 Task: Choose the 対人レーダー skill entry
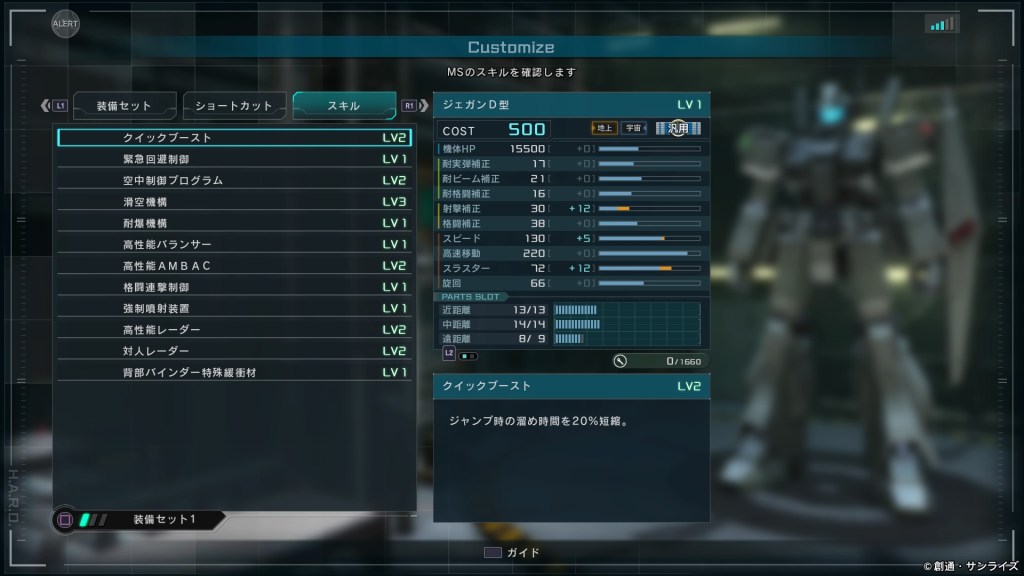point(235,352)
